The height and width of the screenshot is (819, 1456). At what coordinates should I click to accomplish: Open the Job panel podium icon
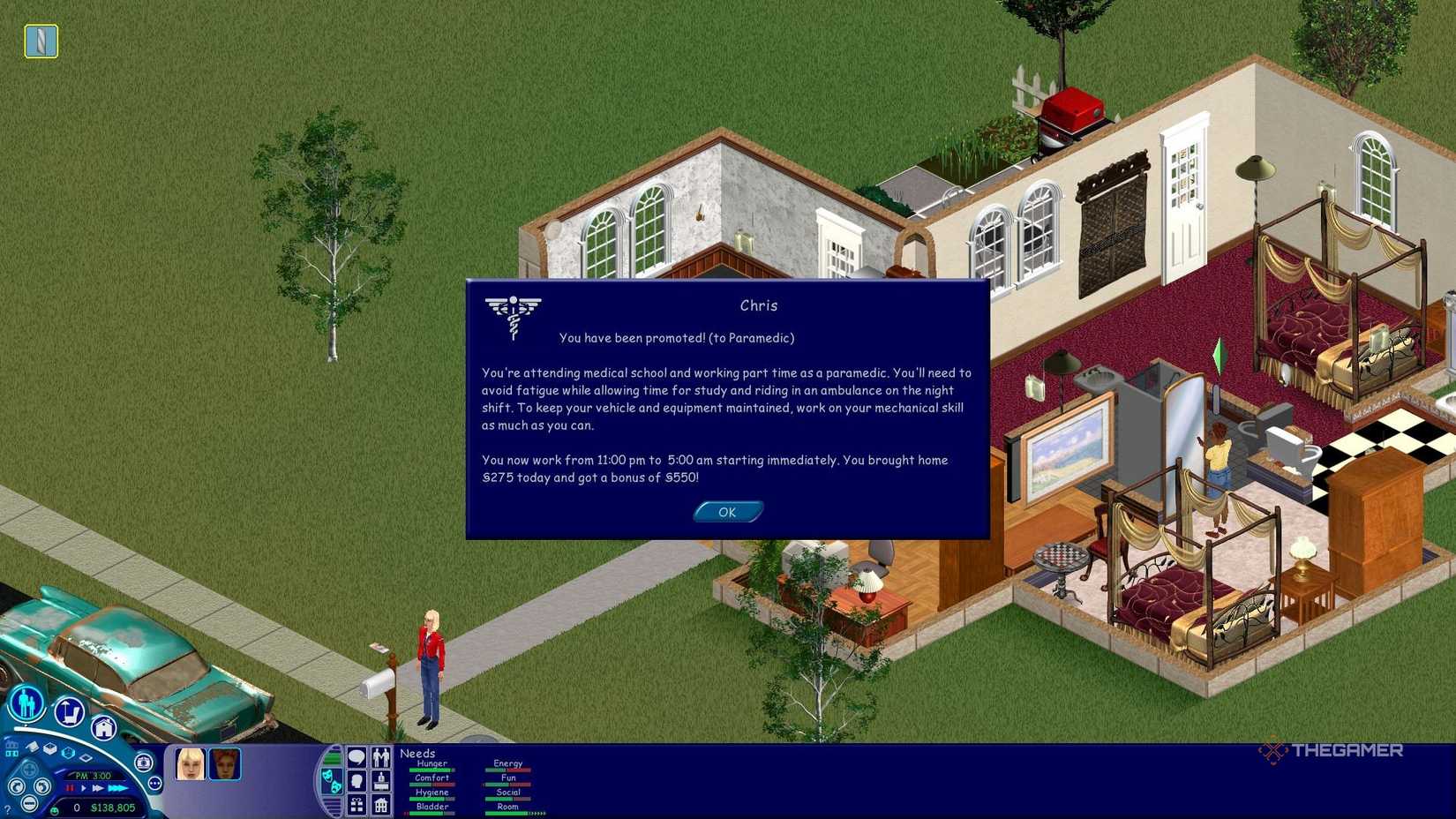tap(379, 783)
